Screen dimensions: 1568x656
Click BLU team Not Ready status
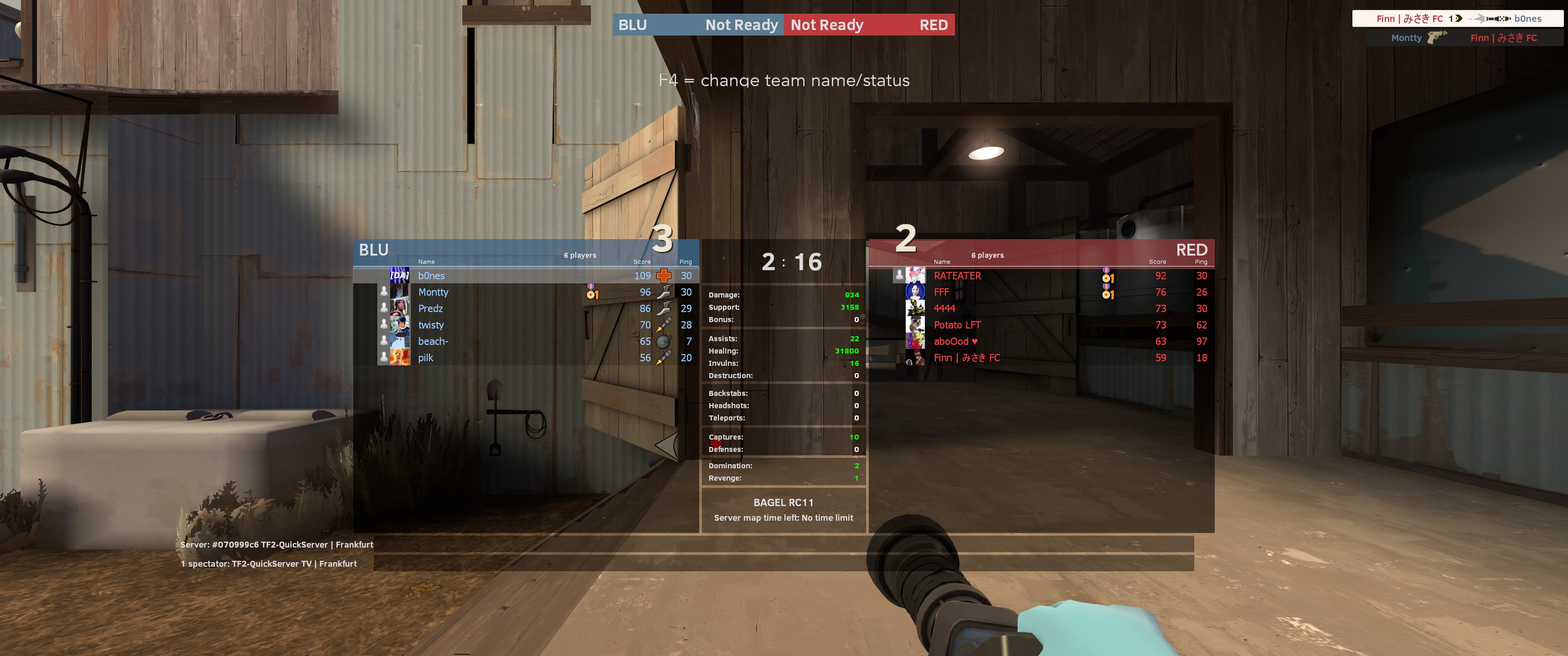click(741, 25)
